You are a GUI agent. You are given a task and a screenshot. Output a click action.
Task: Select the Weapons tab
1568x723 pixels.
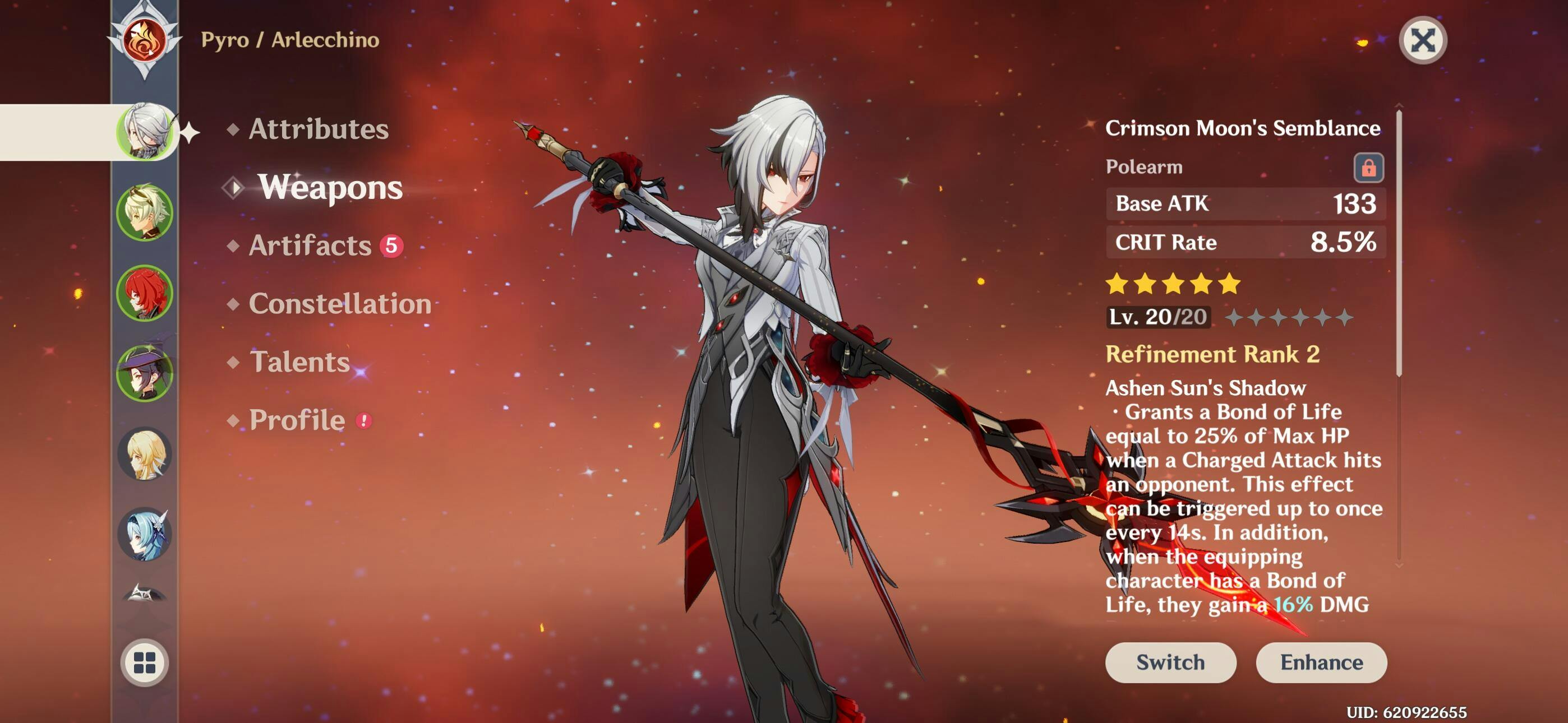coord(330,187)
